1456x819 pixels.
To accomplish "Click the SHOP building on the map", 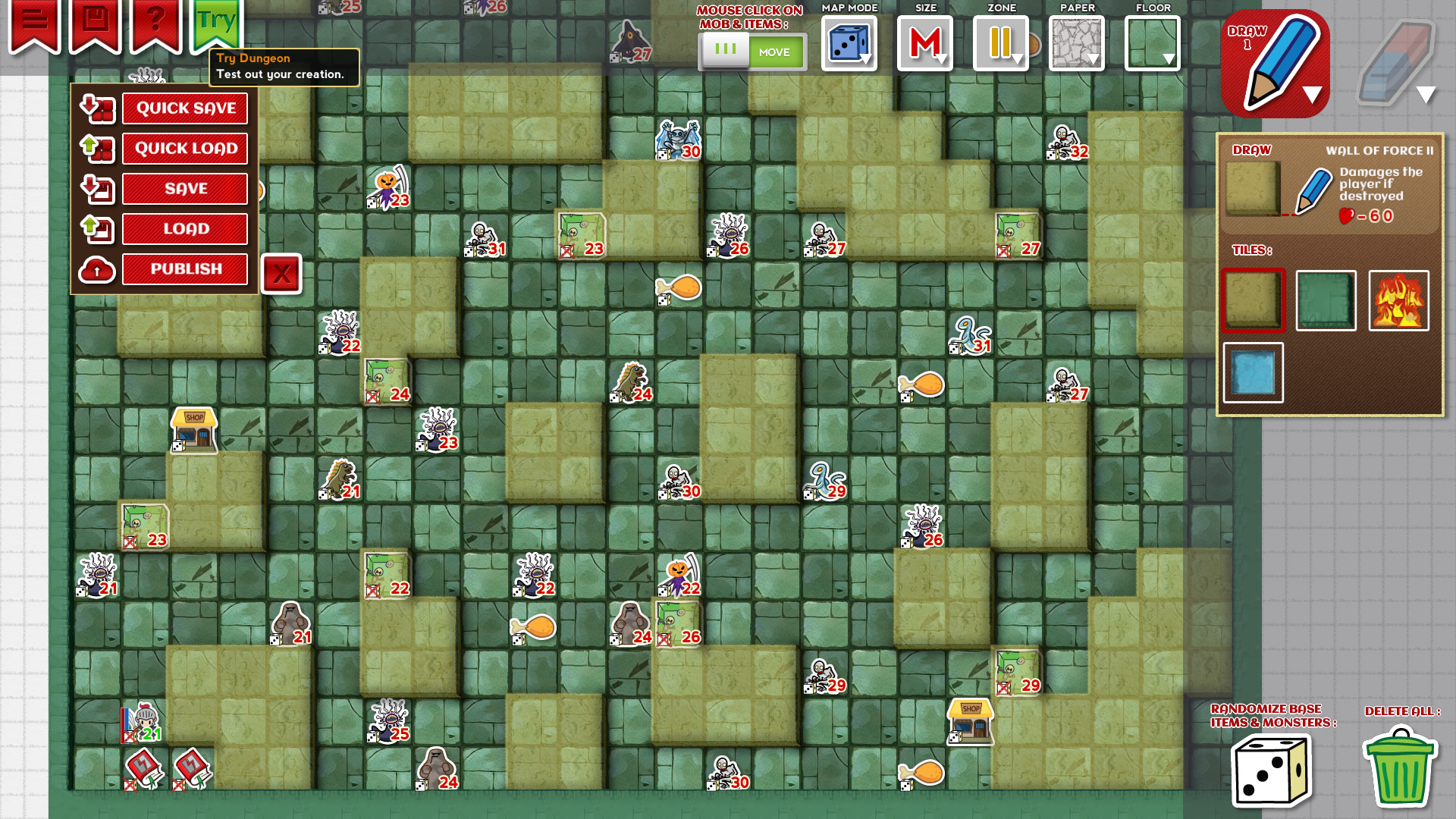I will coord(194,430).
